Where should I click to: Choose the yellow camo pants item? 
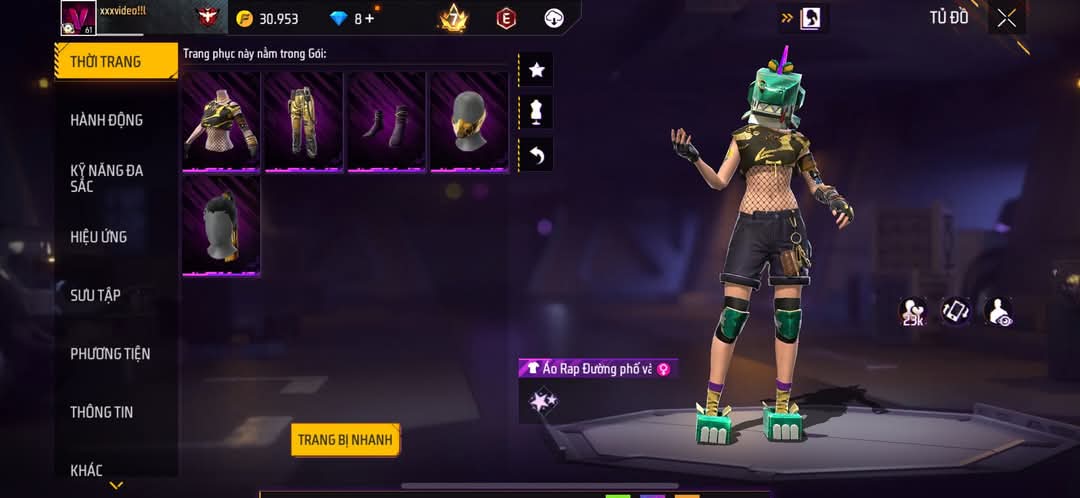click(x=304, y=121)
